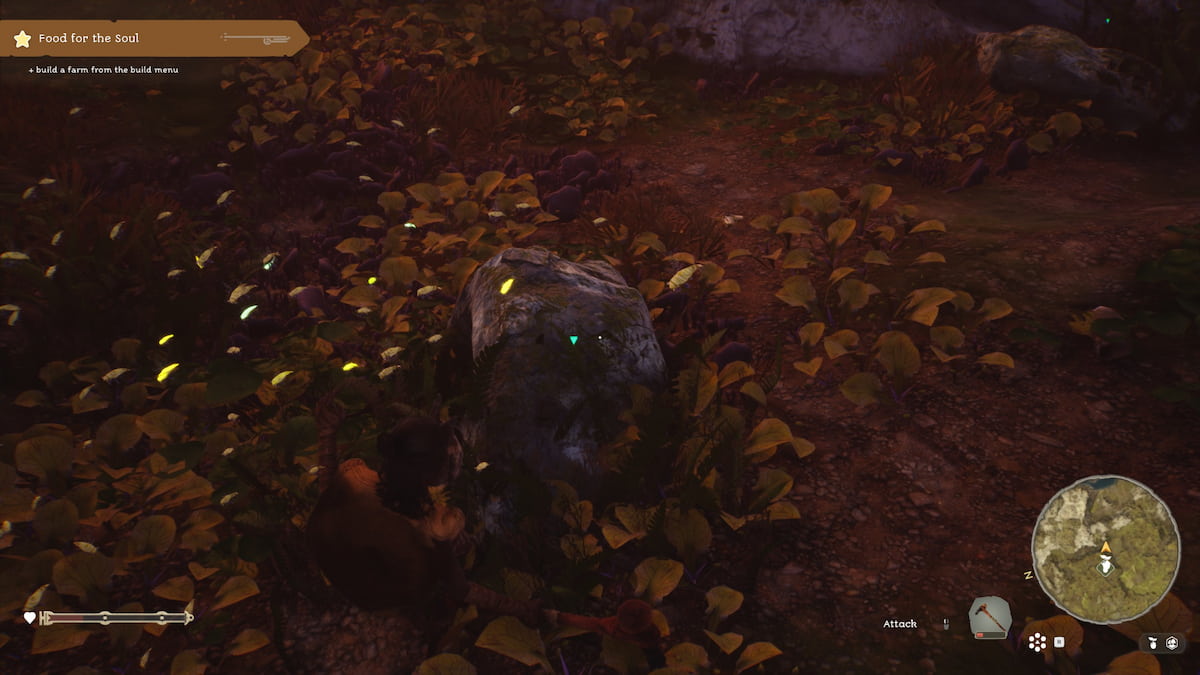
Task: Open the circular minimap
Action: click(x=1105, y=549)
